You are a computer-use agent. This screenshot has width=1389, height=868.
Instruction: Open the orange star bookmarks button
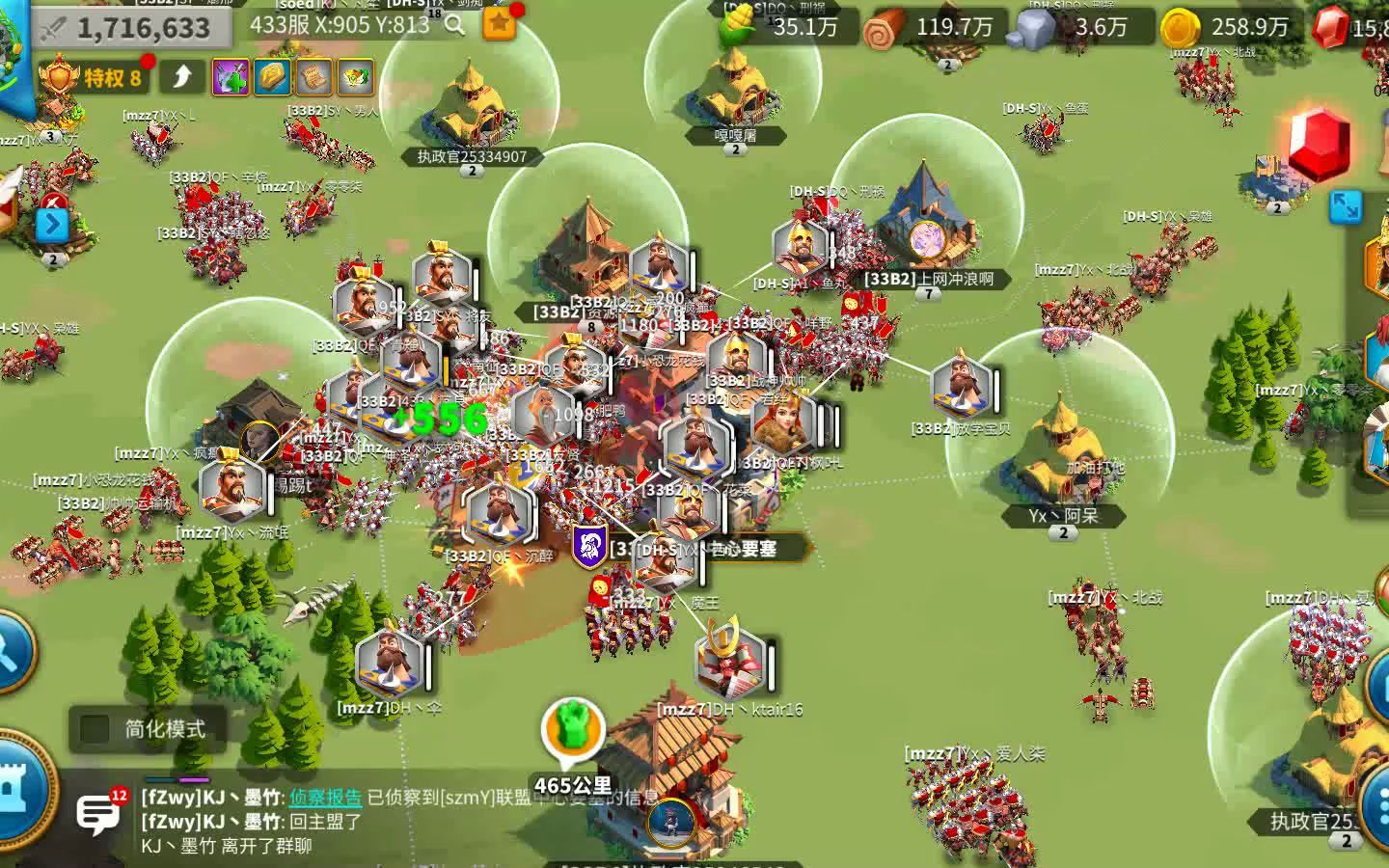(x=499, y=25)
